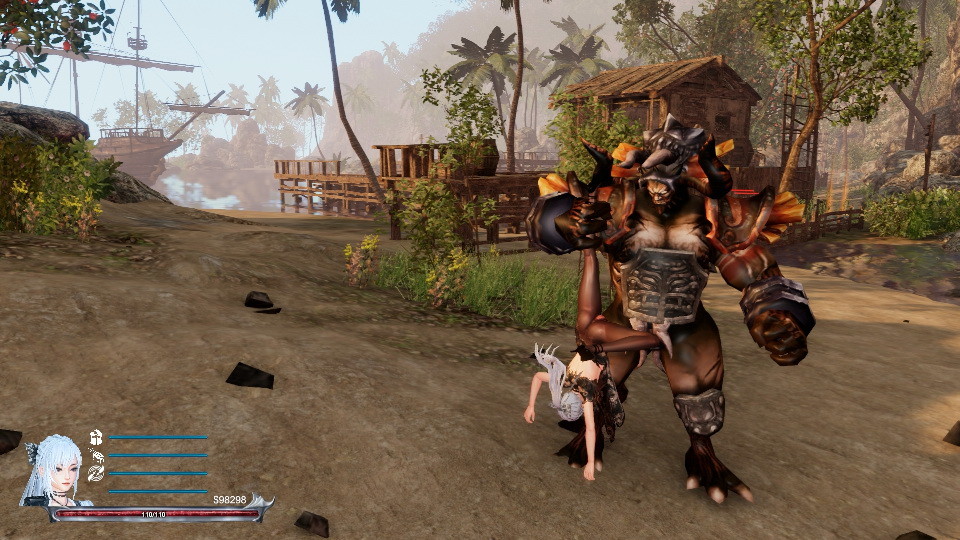Select the armor skill icon

click(x=96, y=437)
